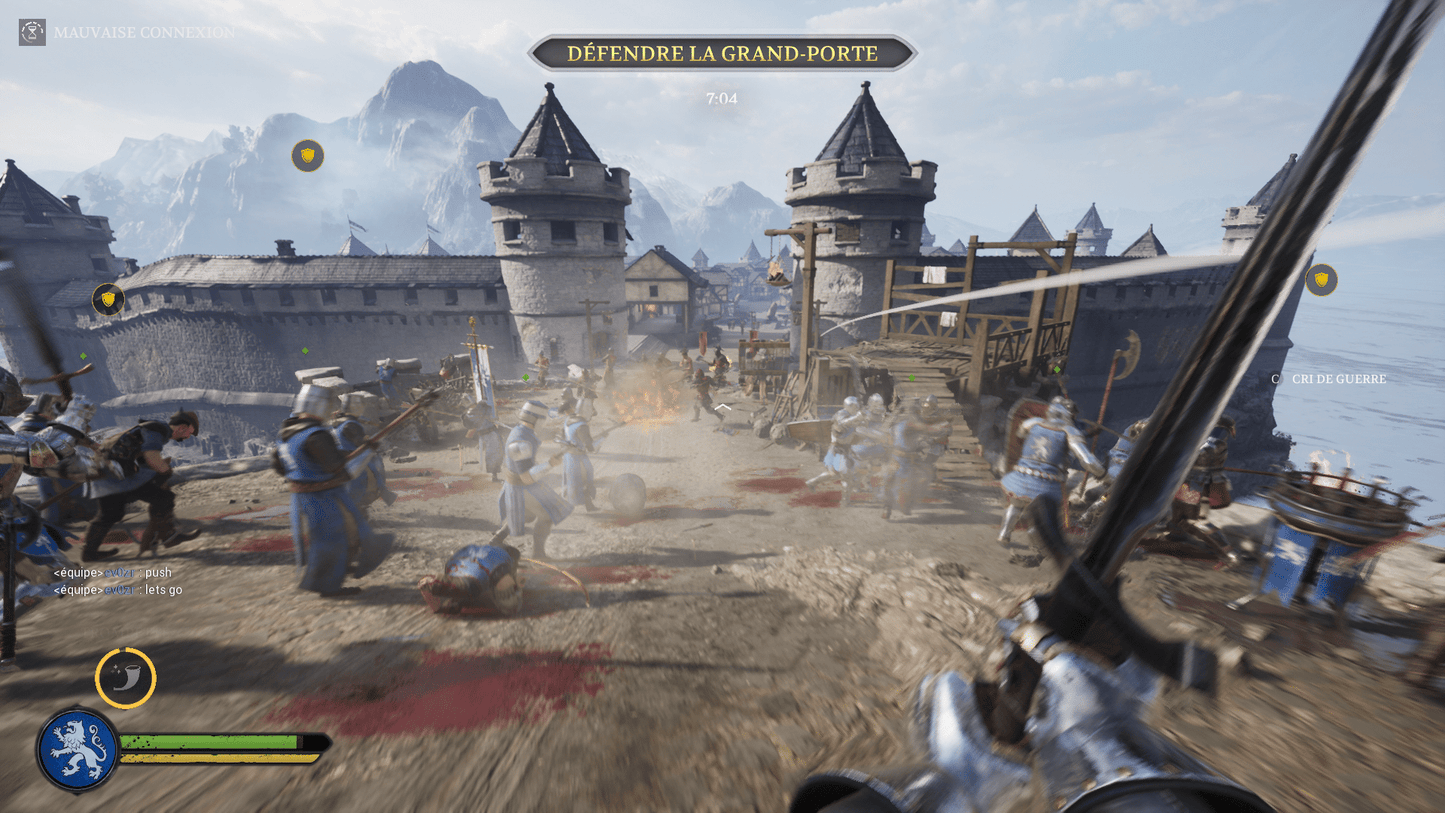
Task: Click the shield objective marker in the sky
Action: 306,156
